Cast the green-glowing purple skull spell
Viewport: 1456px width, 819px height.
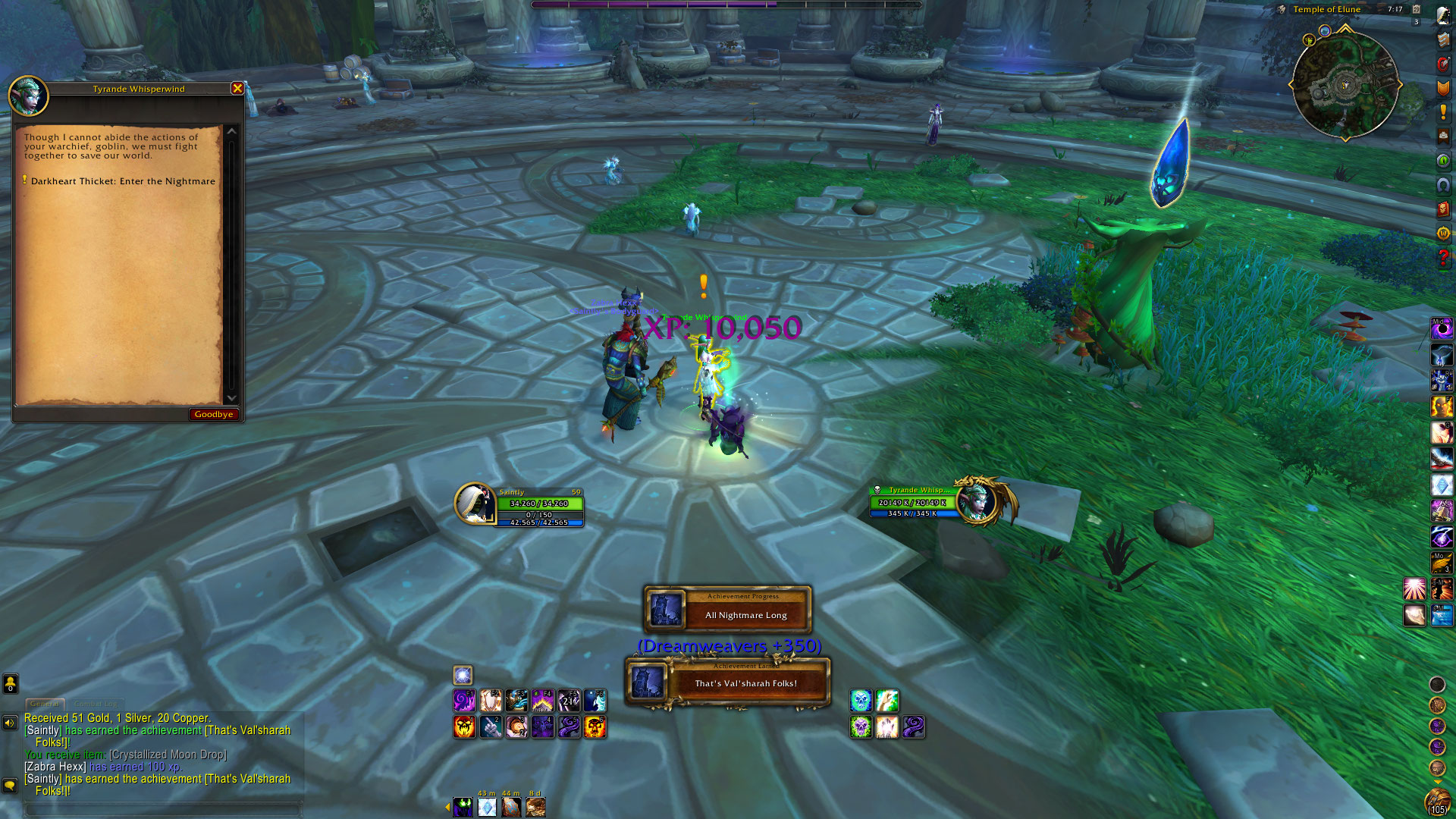point(861,727)
